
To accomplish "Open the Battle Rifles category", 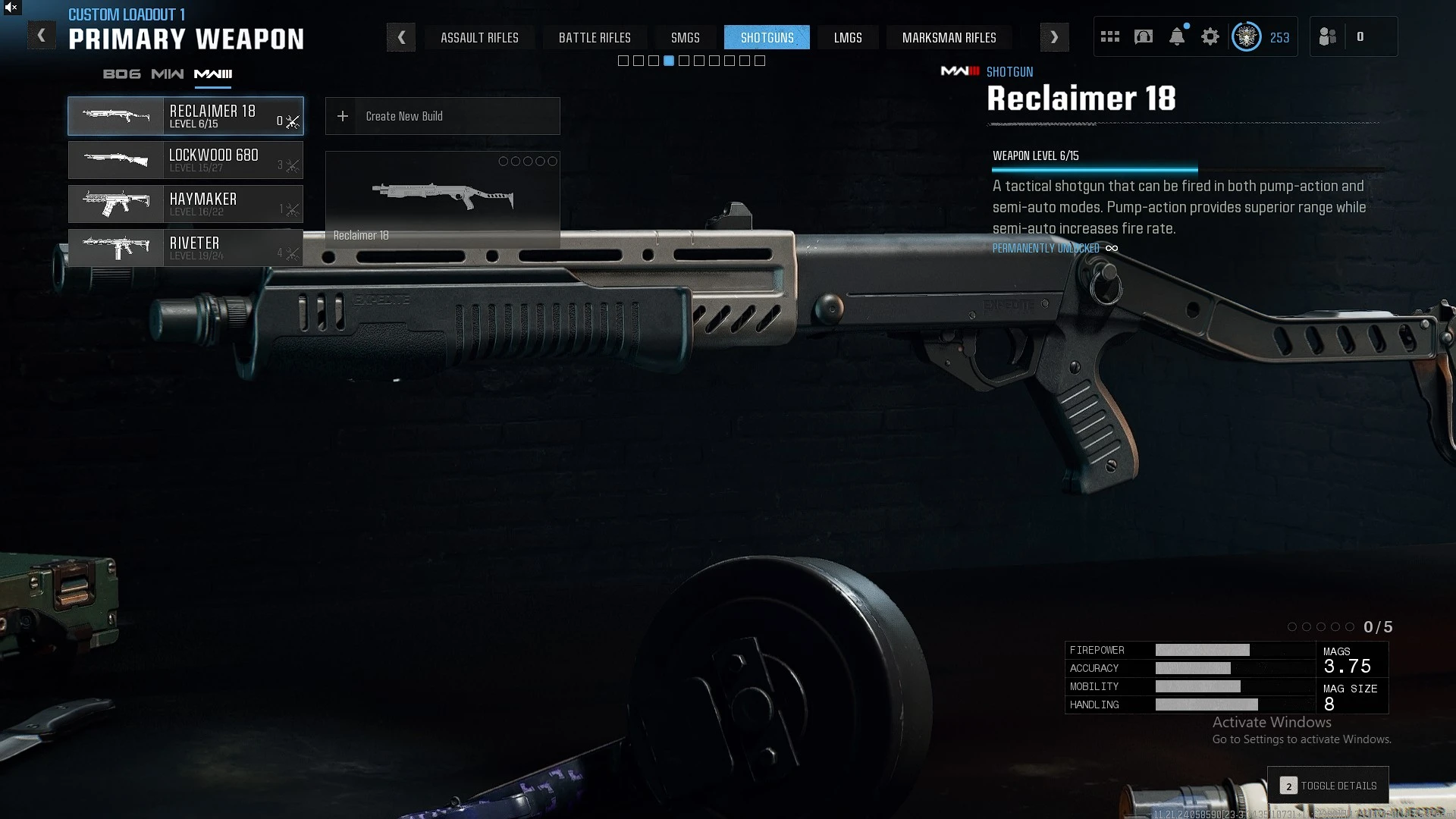I will point(595,37).
